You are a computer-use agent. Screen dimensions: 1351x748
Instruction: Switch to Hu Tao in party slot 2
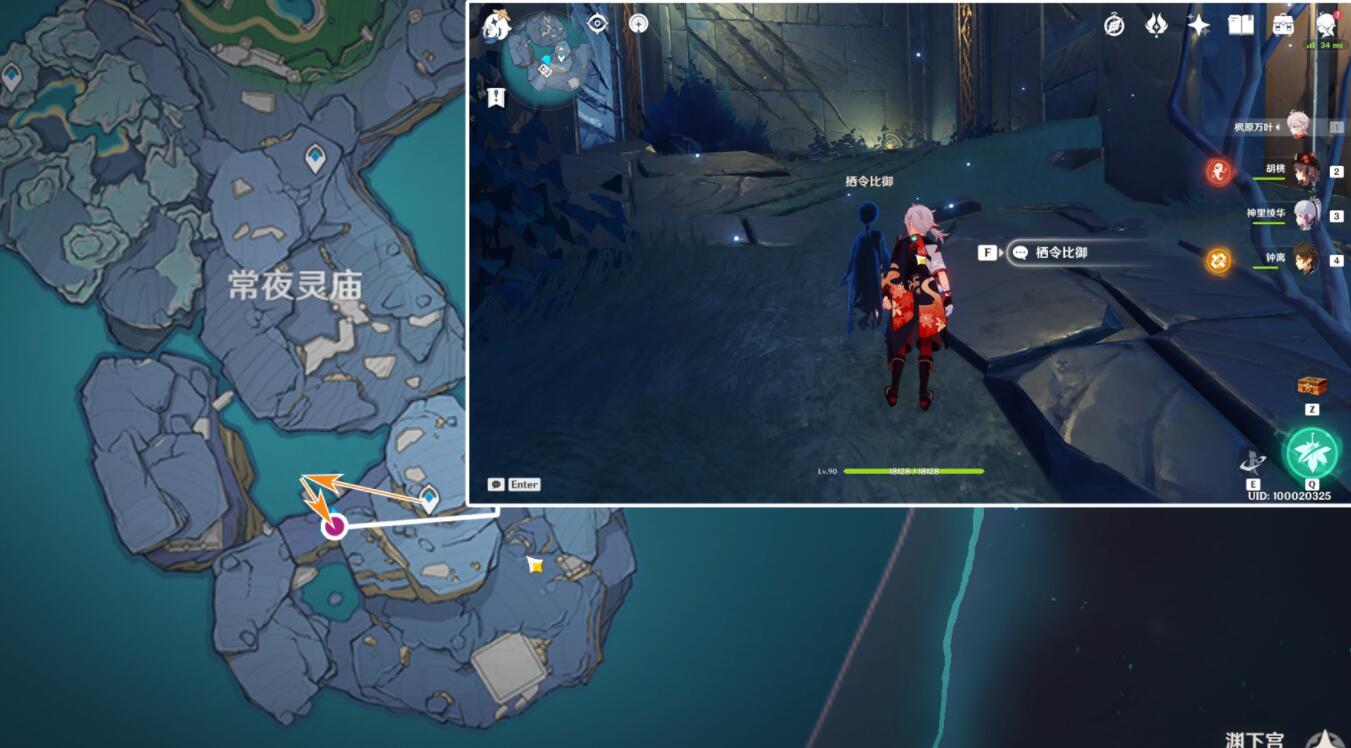pyautogui.click(x=1308, y=171)
